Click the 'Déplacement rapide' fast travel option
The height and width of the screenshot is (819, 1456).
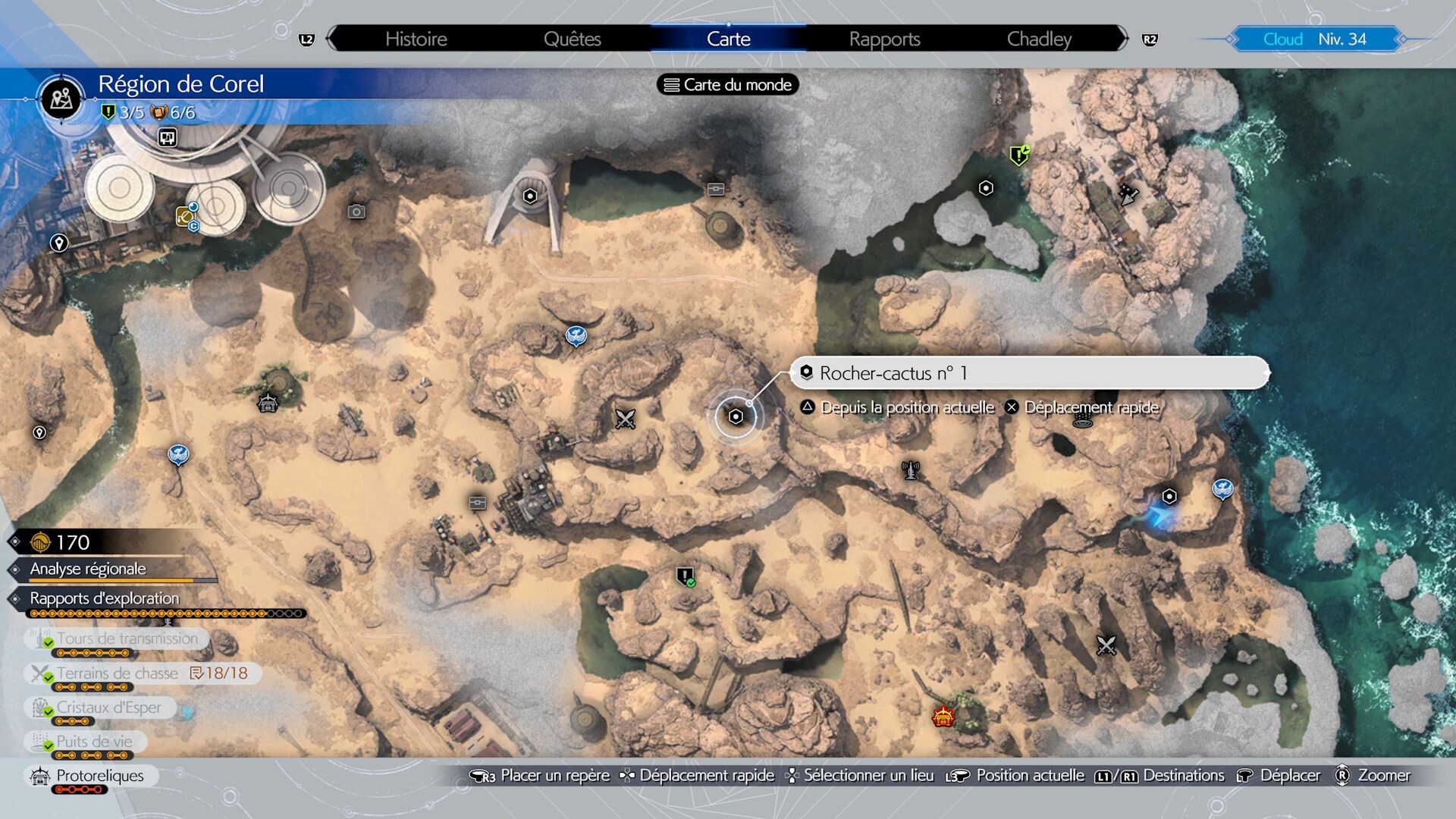click(1091, 407)
